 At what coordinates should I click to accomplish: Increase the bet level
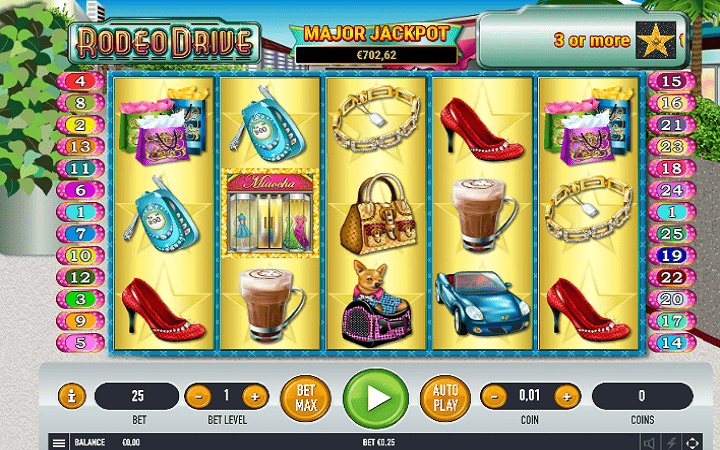point(255,396)
